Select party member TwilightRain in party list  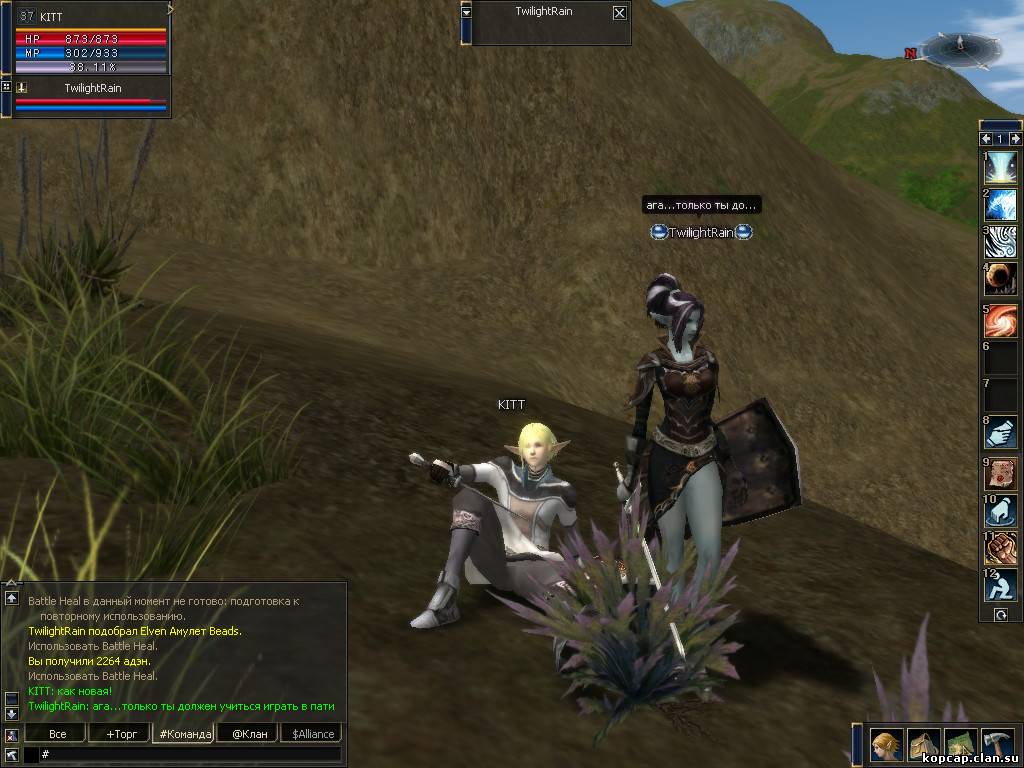(x=92, y=89)
